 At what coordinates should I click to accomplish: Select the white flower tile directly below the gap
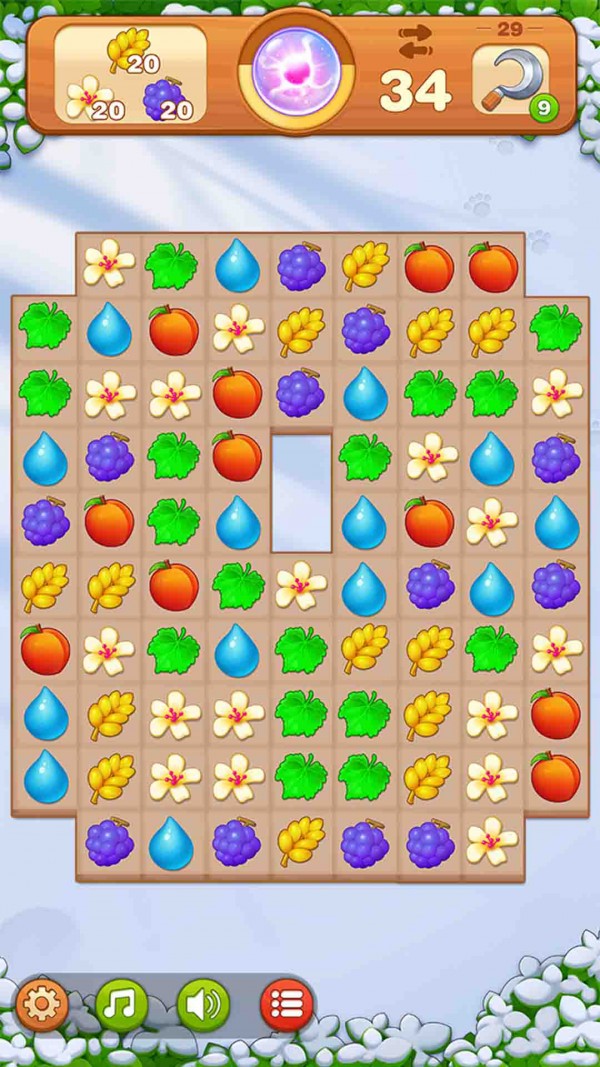[x=301, y=585]
